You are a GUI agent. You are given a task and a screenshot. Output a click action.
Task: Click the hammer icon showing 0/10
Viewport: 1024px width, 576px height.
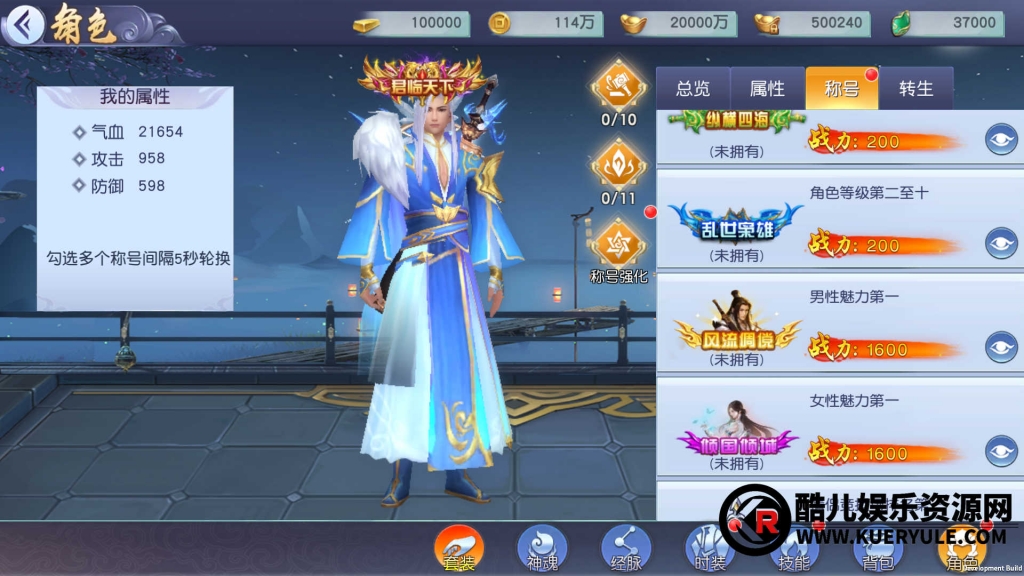pyautogui.click(x=619, y=87)
